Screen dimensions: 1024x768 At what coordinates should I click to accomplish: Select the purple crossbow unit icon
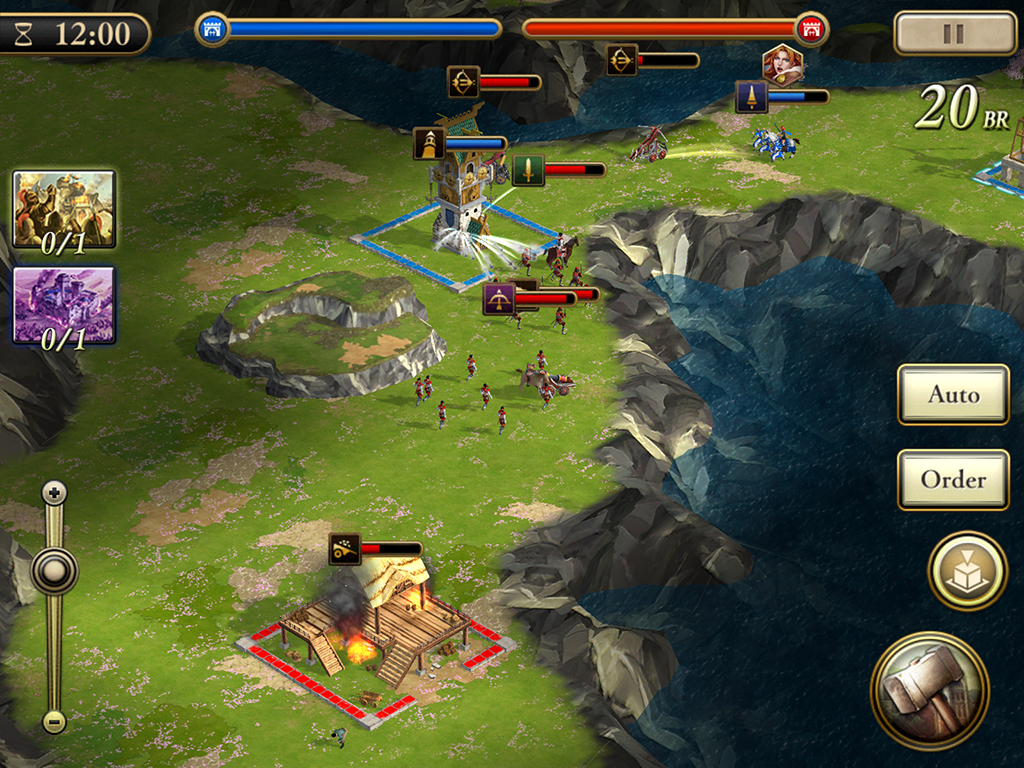click(x=499, y=298)
